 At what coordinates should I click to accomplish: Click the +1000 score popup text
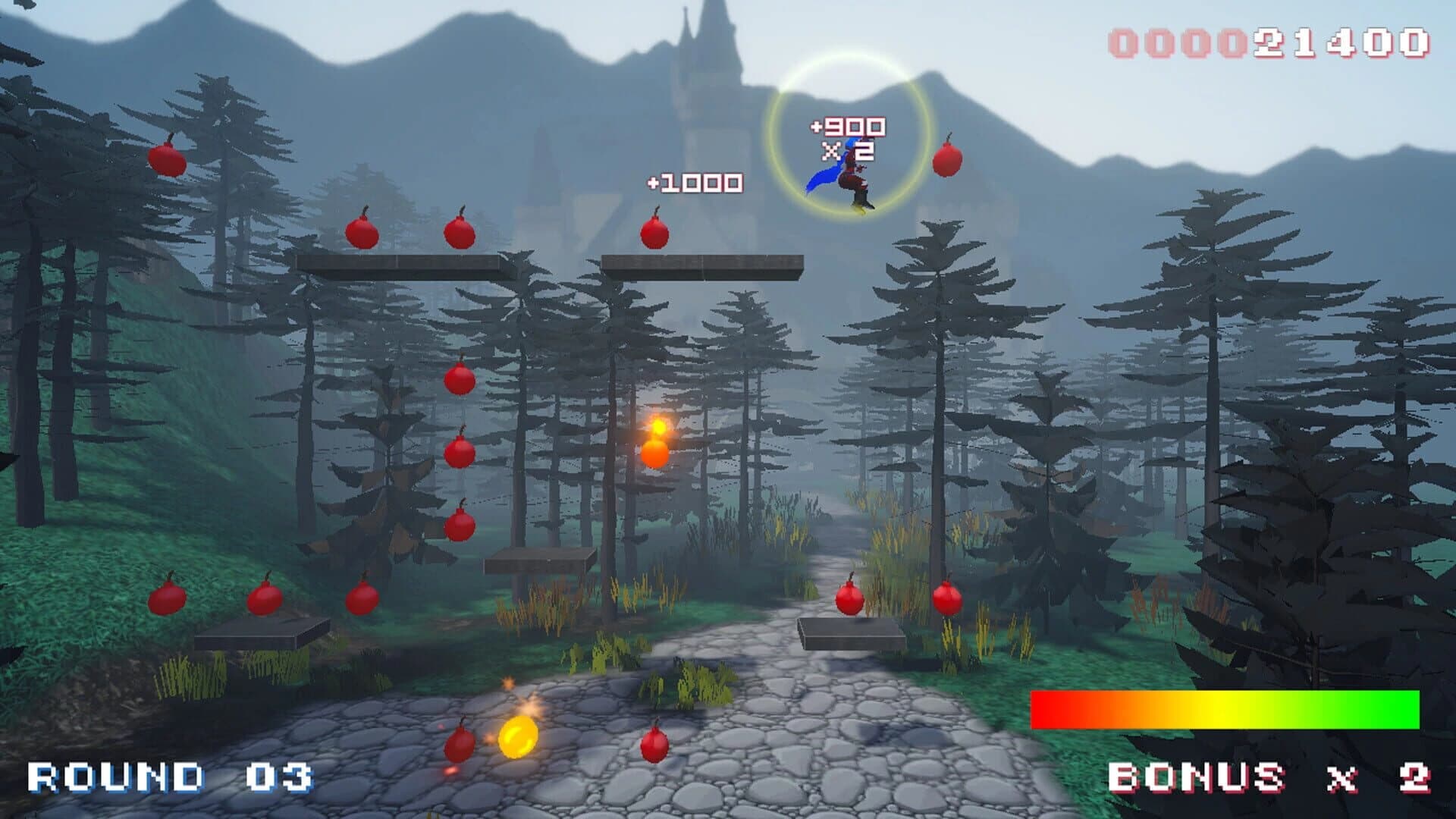pyautogui.click(x=694, y=182)
